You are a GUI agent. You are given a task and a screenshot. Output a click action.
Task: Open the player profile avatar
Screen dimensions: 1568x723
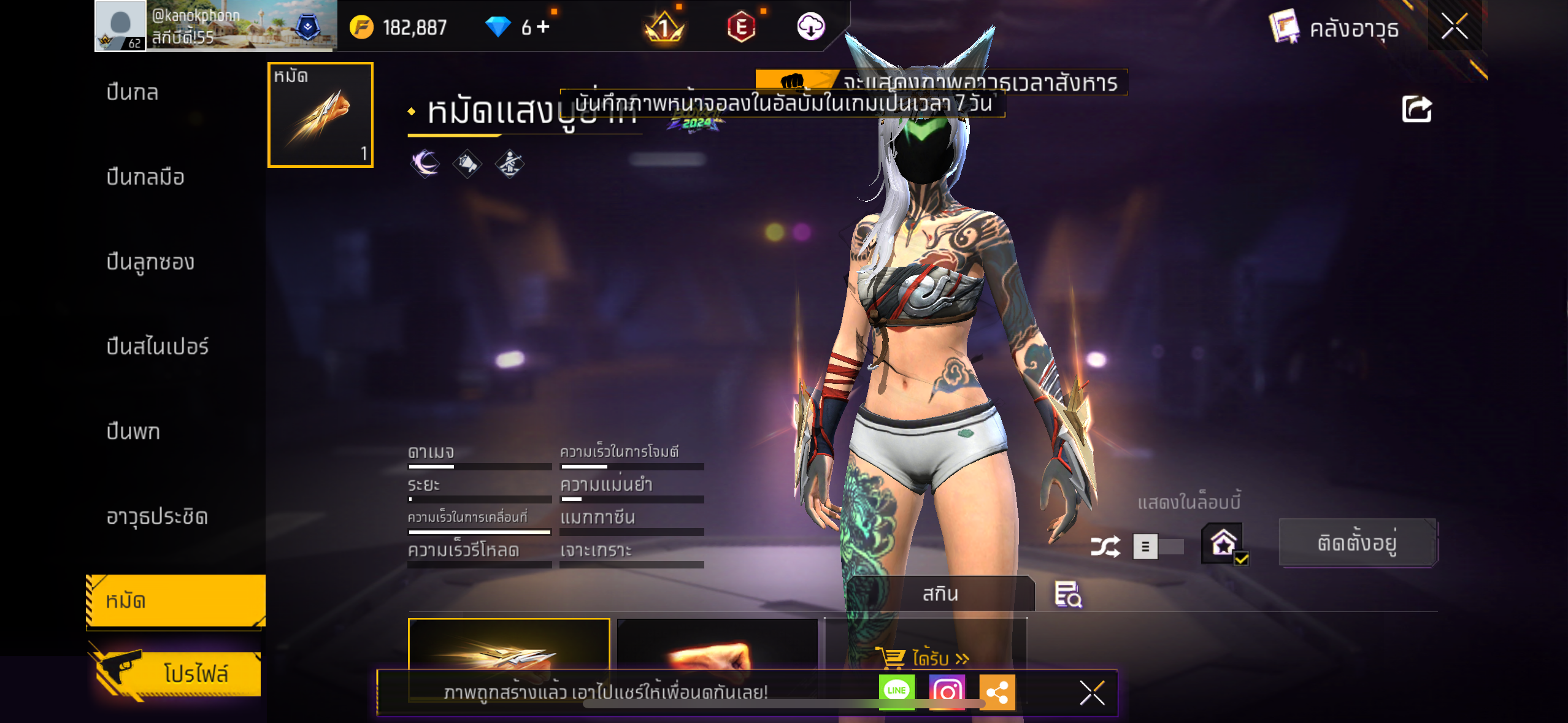point(120,26)
